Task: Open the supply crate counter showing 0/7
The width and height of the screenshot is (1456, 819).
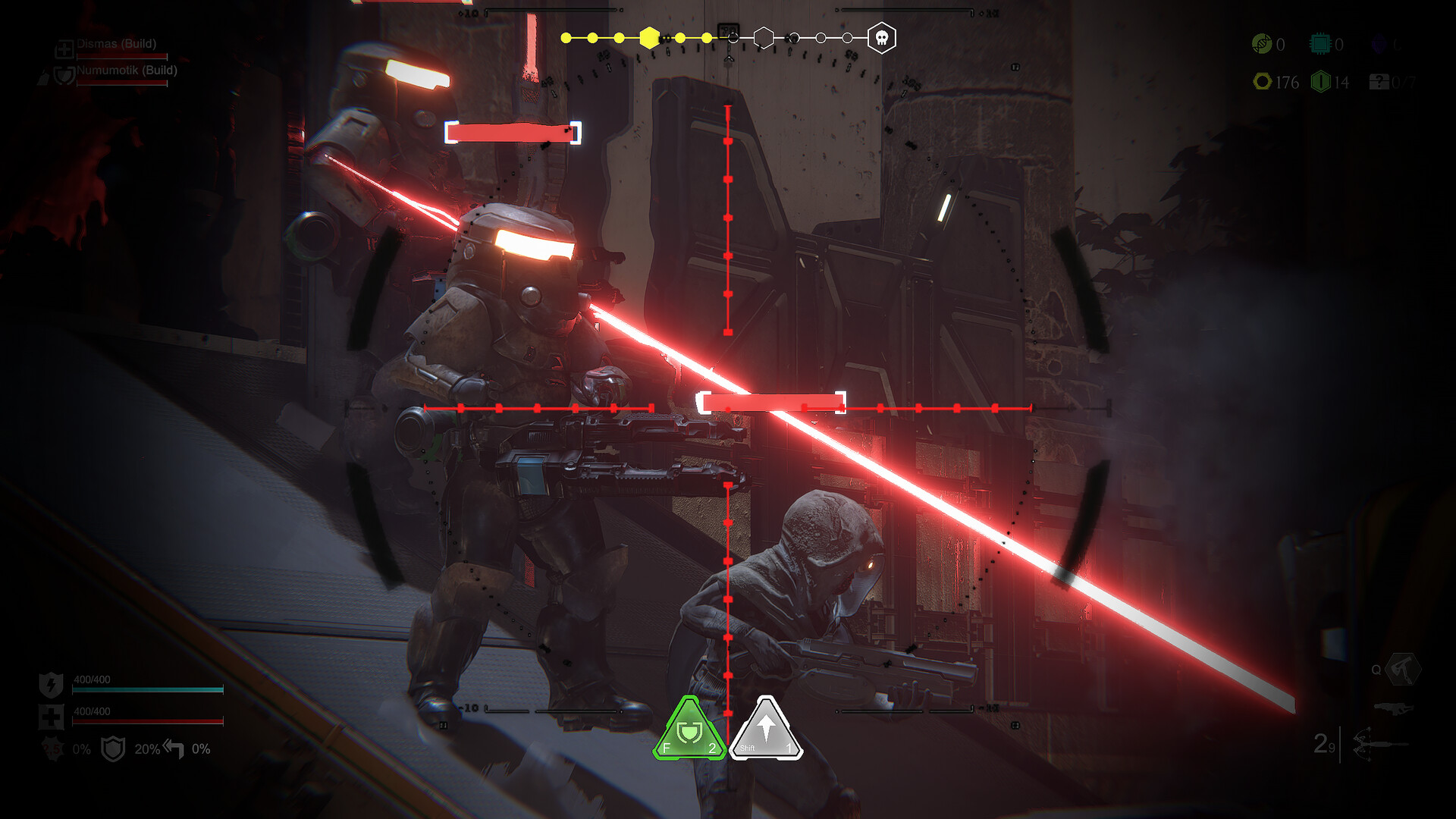Action: coord(1380,82)
